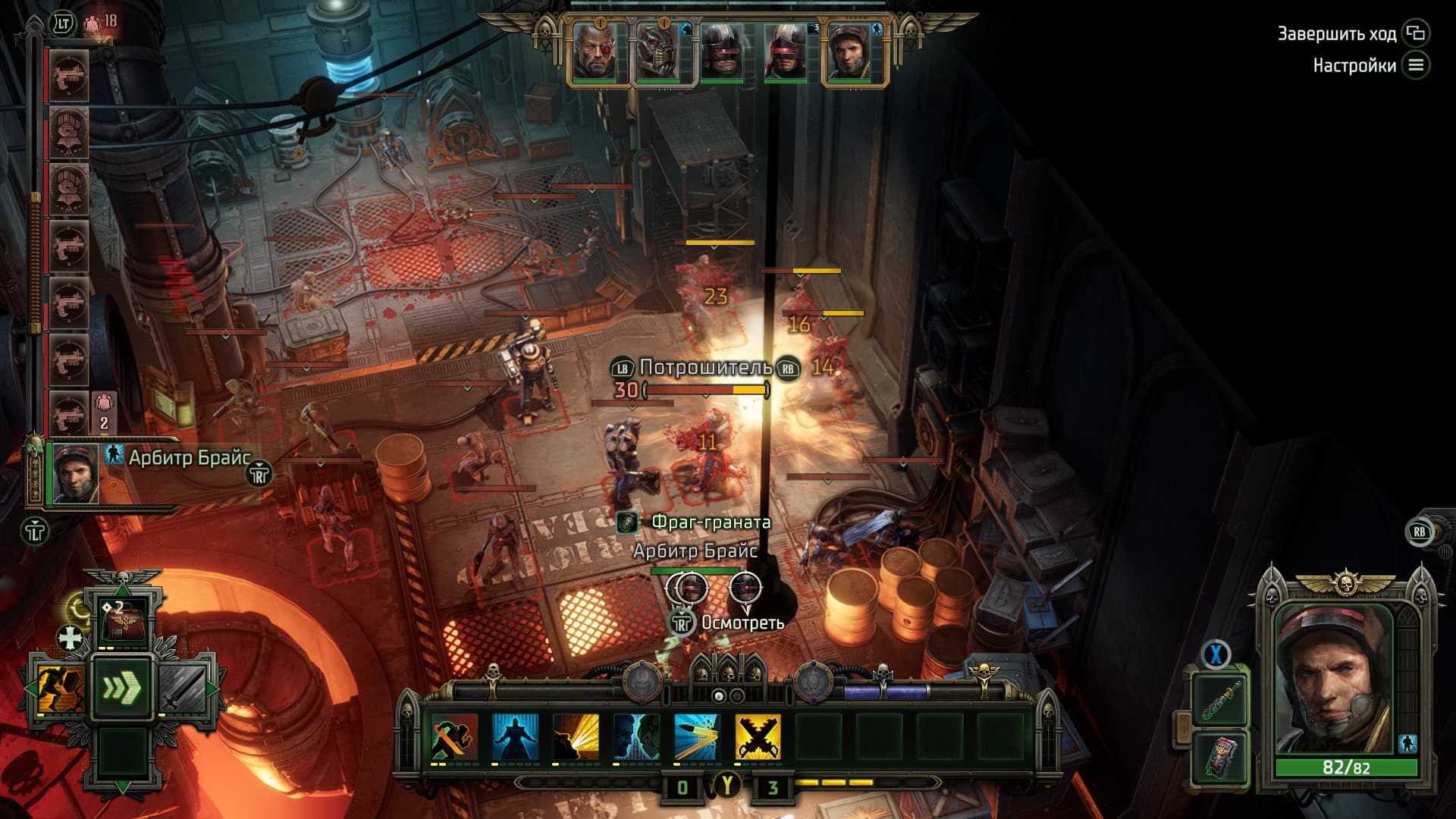Activate the green triple-chevron move action
The image size is (1456, 819).
click(x=122, y=689)
